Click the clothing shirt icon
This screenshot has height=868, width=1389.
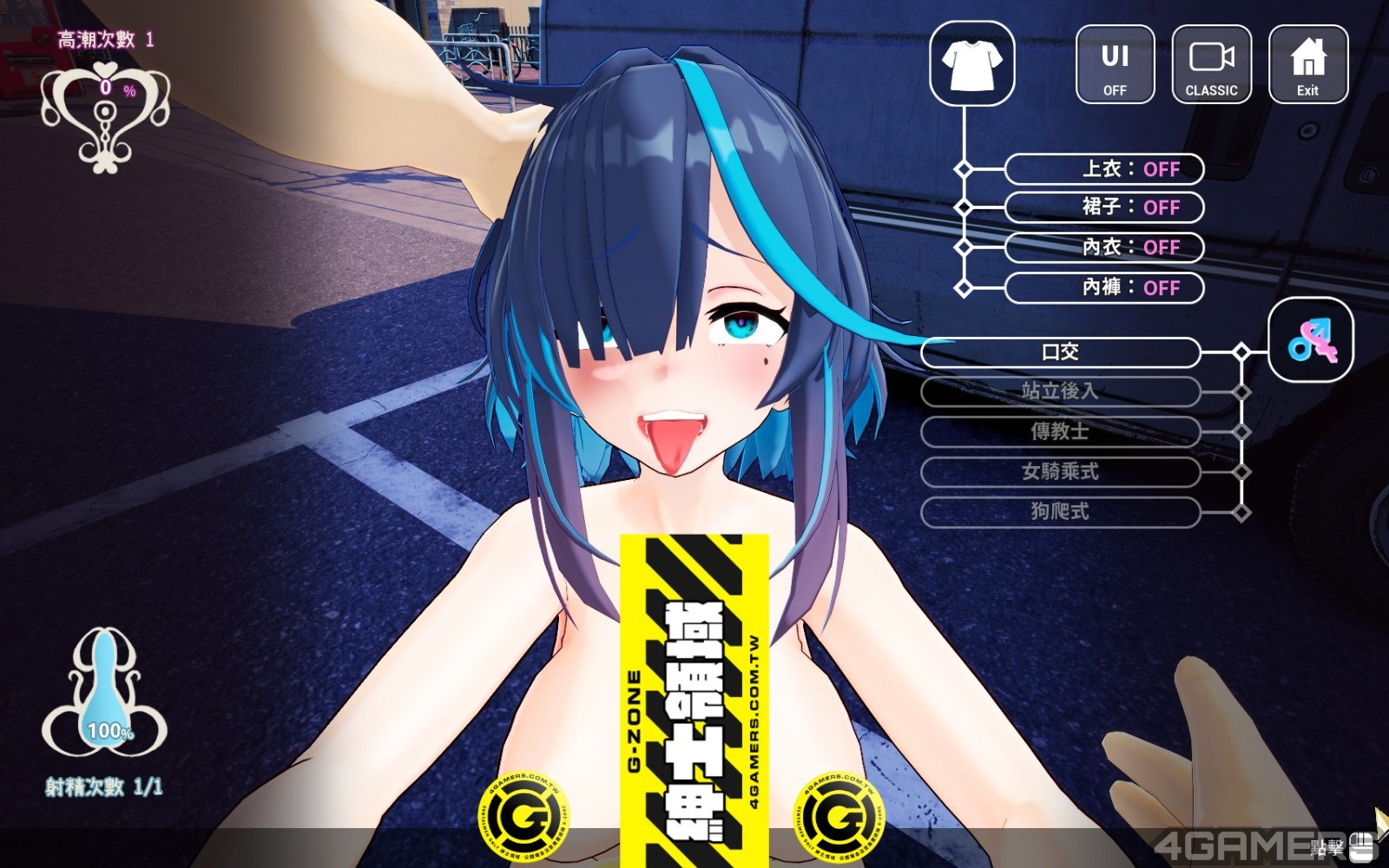[971, 65]
